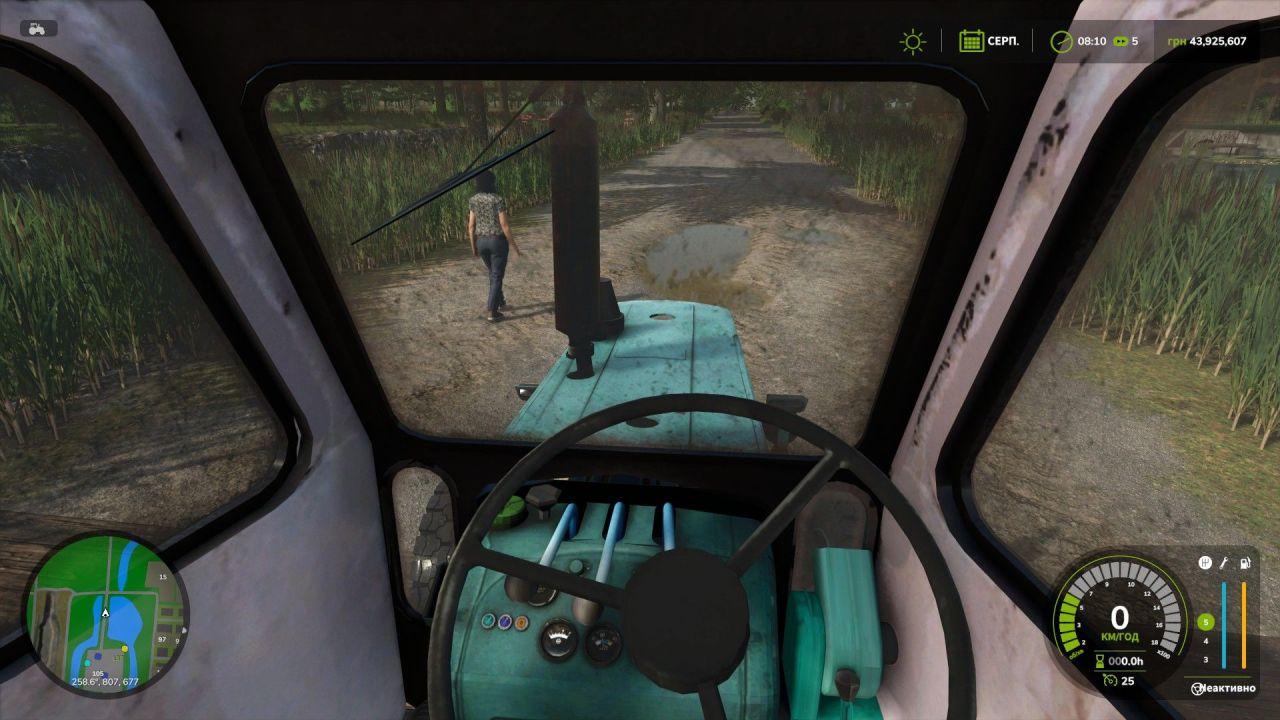This screenshot has height=720, width=1280.
Task: Select the gearbox shifter icon above gear bars
Action: coord(1204,563)
